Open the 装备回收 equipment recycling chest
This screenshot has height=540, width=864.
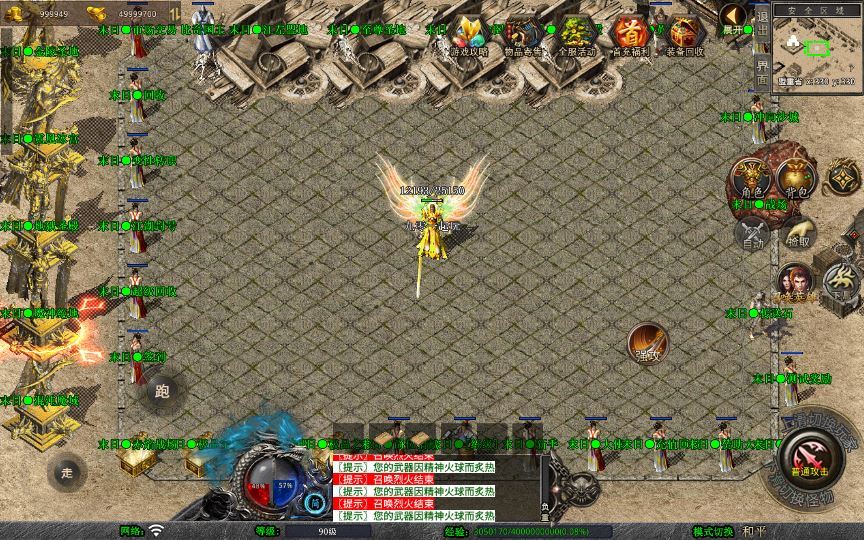click(684, 35)
